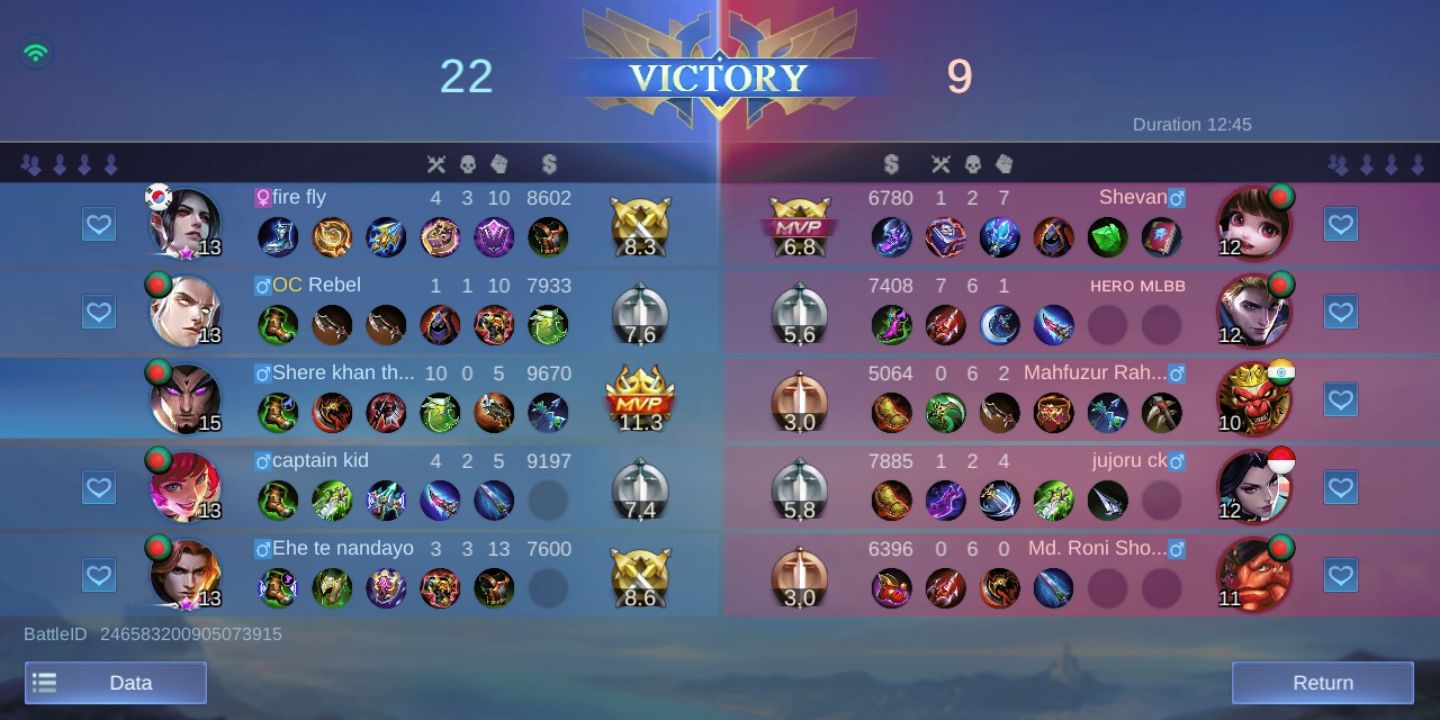The width and height of the screenshot is (1440, 720).
Task: Tap fire fly's first item, the boots icon
Action: [278, 237]
